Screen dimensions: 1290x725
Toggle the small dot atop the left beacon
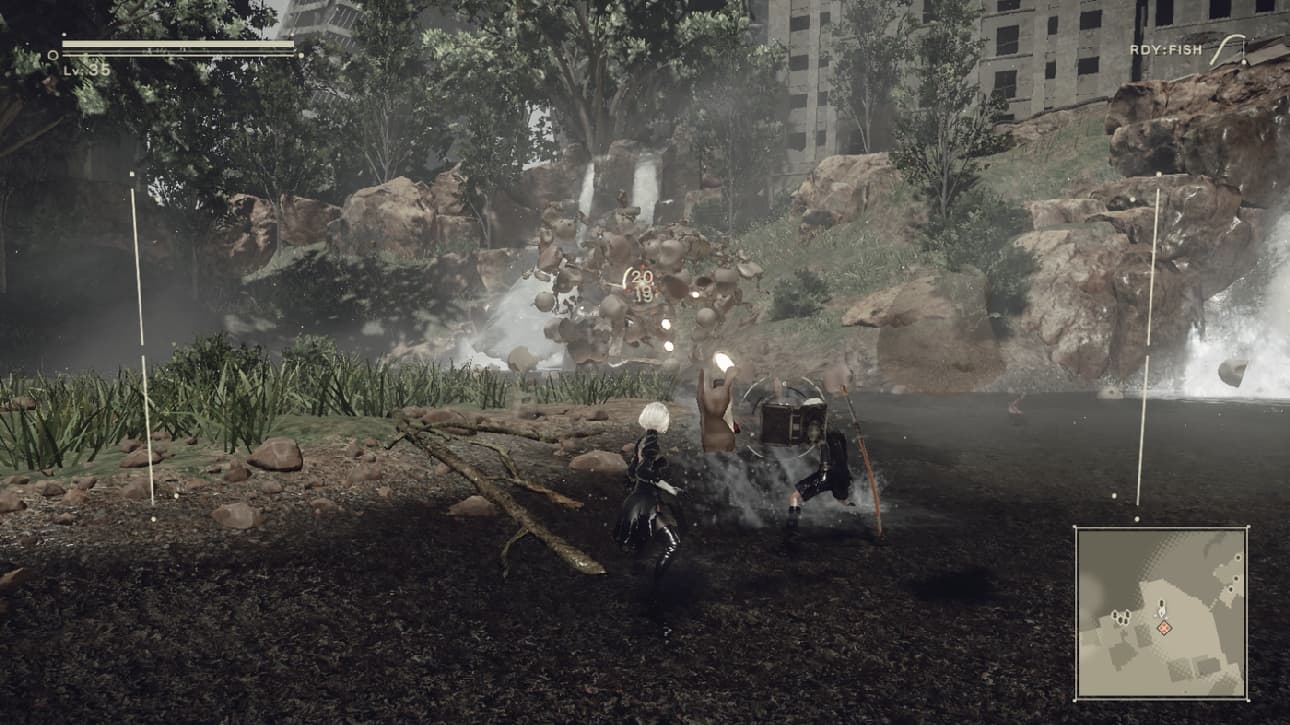pos(134,173)
